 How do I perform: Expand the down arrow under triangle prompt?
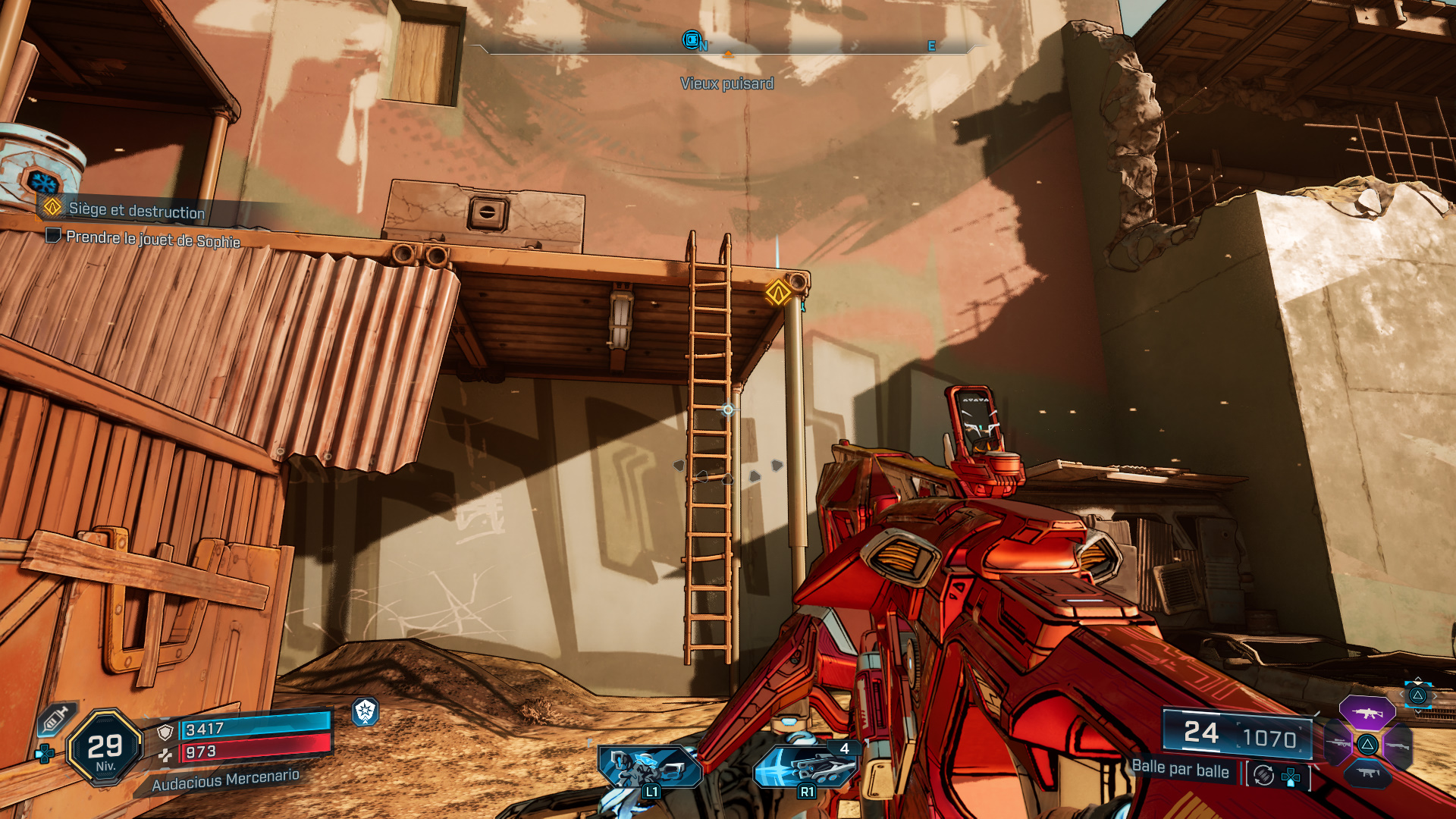coord(1418,712)
